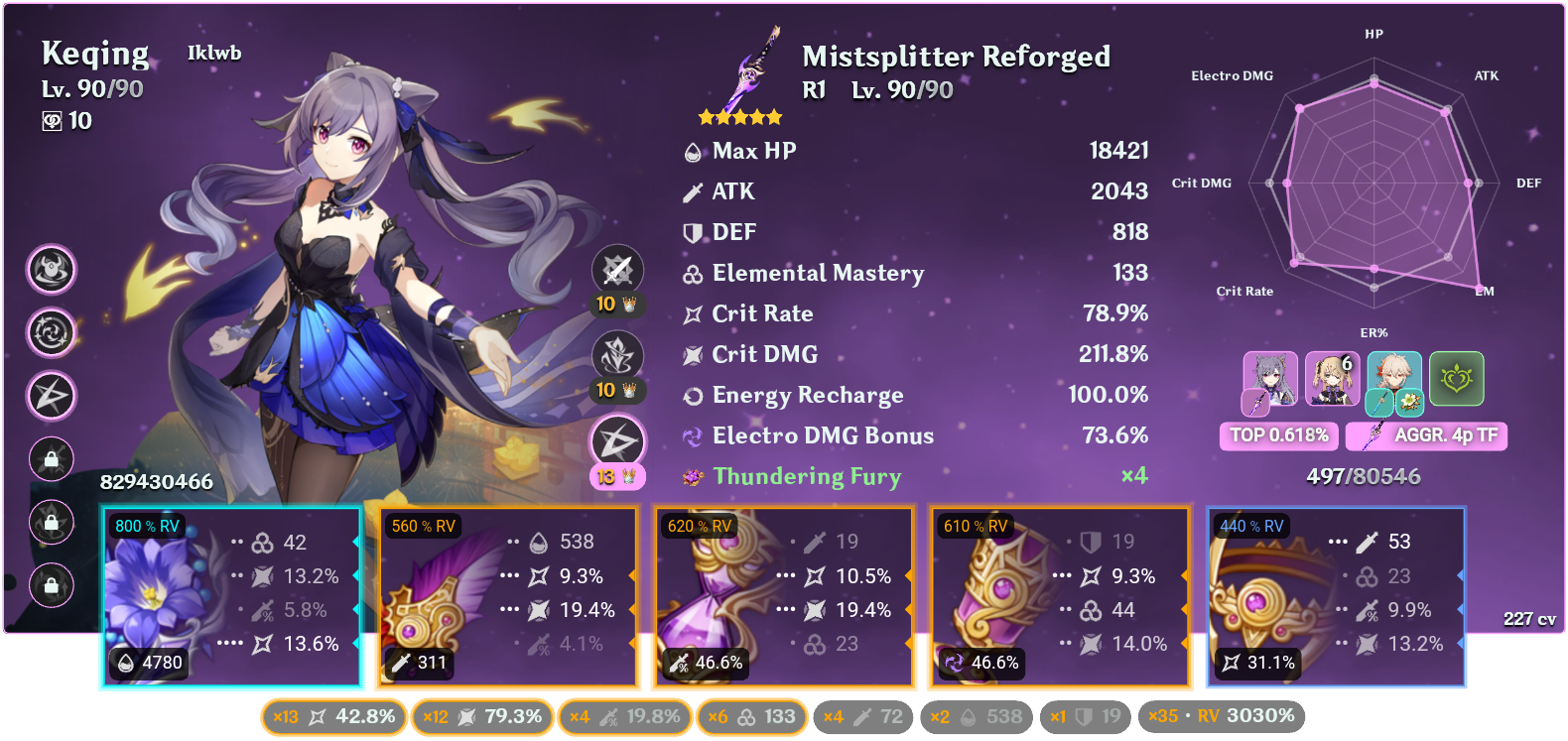Click the Nahida dendro element icon in team row
The width and height of the screenshot is (1568, 741).
[x=1456, y=379]
